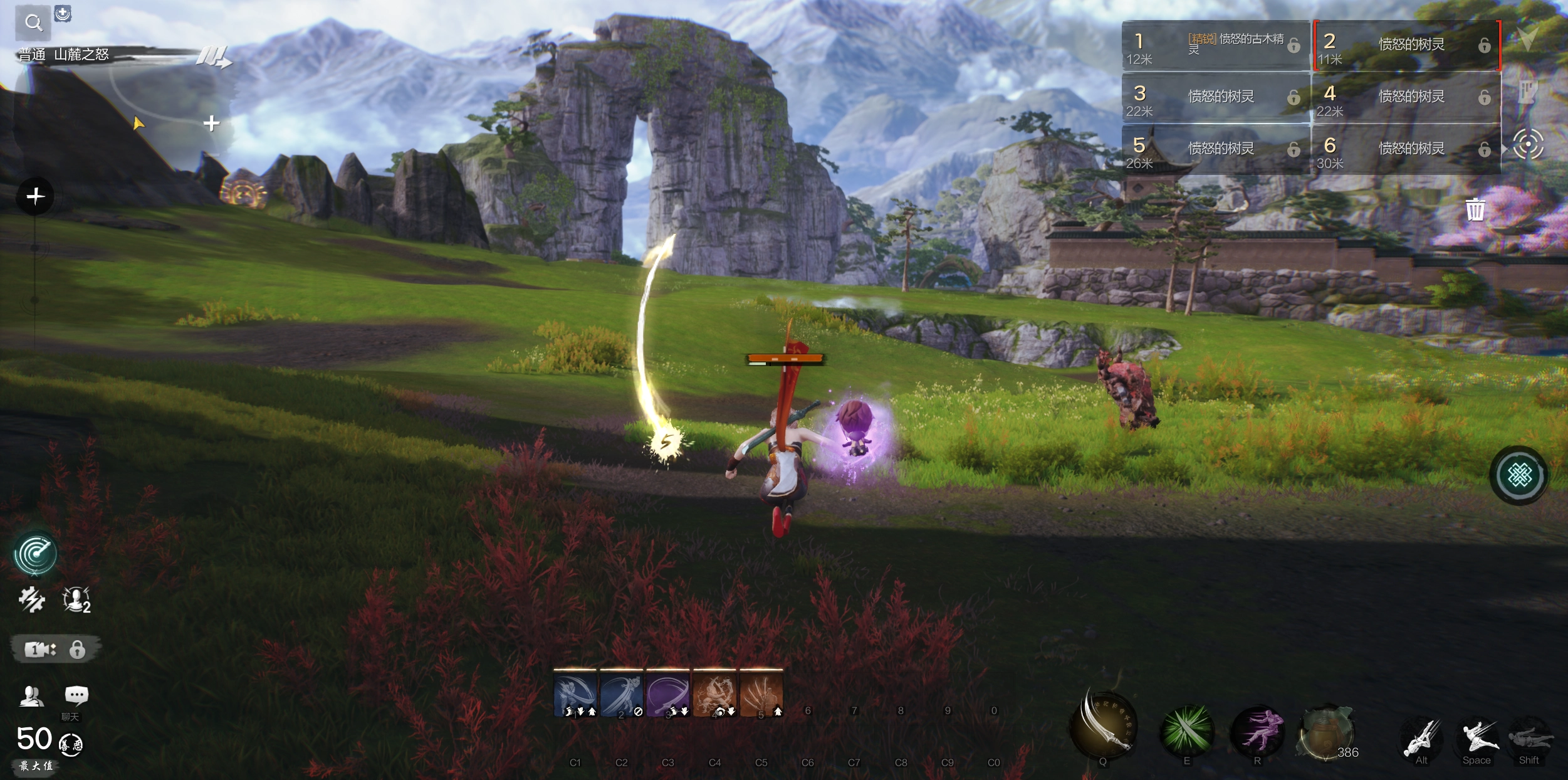Viewport: 1568px width, 780px height.
Task: Open the gear with lightning bolt icon
Action: click(31, 599)
